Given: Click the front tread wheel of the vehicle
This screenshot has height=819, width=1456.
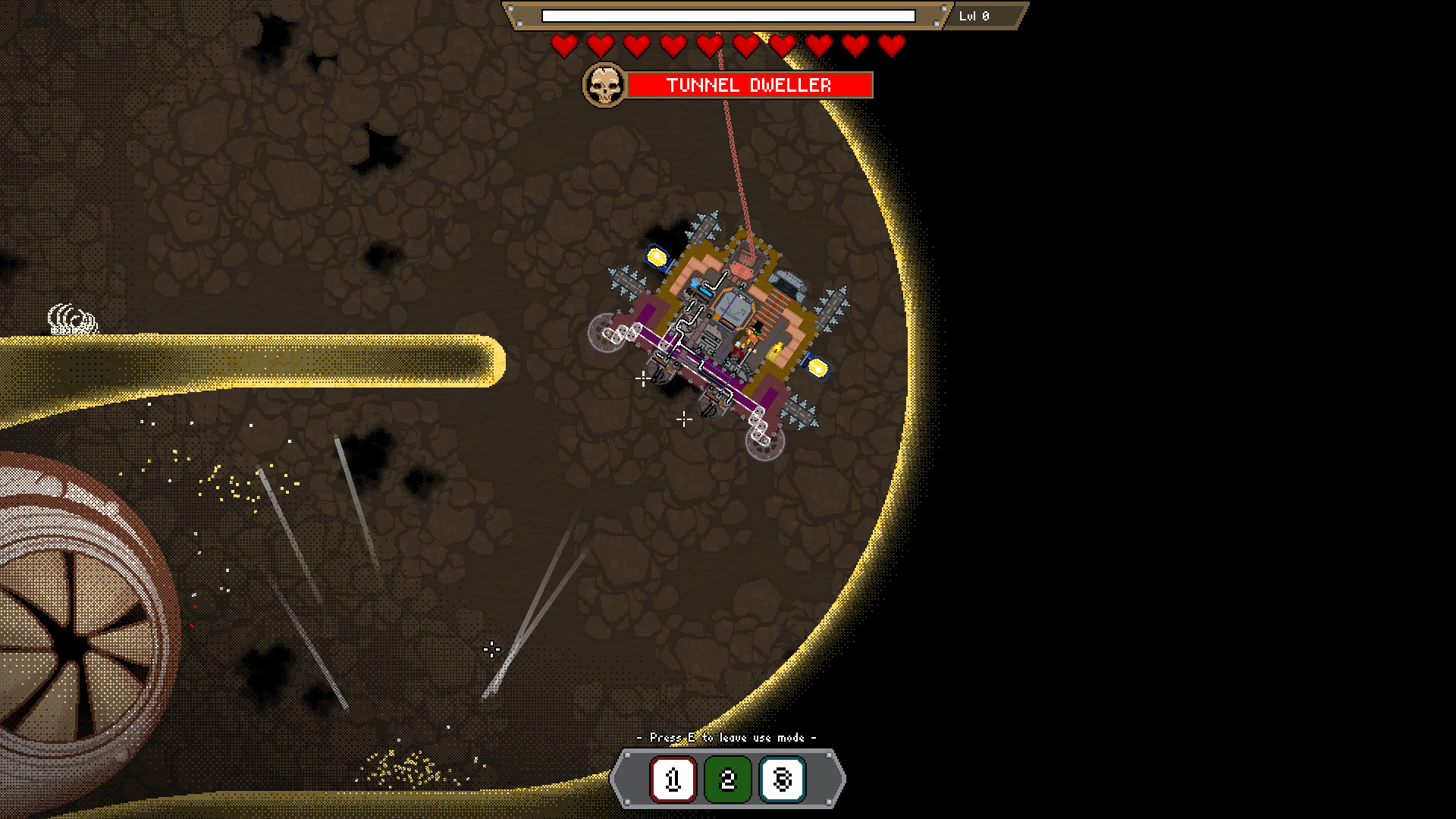Looking at the screenshot, I should (605, 331).
